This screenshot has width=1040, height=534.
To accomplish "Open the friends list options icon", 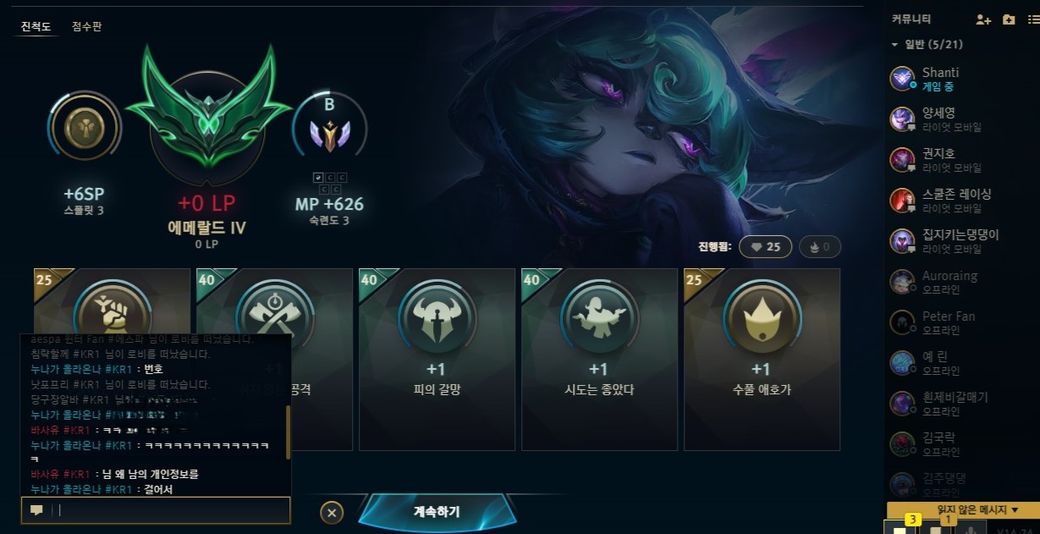I will pyautogui.click(x=1032, y=19).
